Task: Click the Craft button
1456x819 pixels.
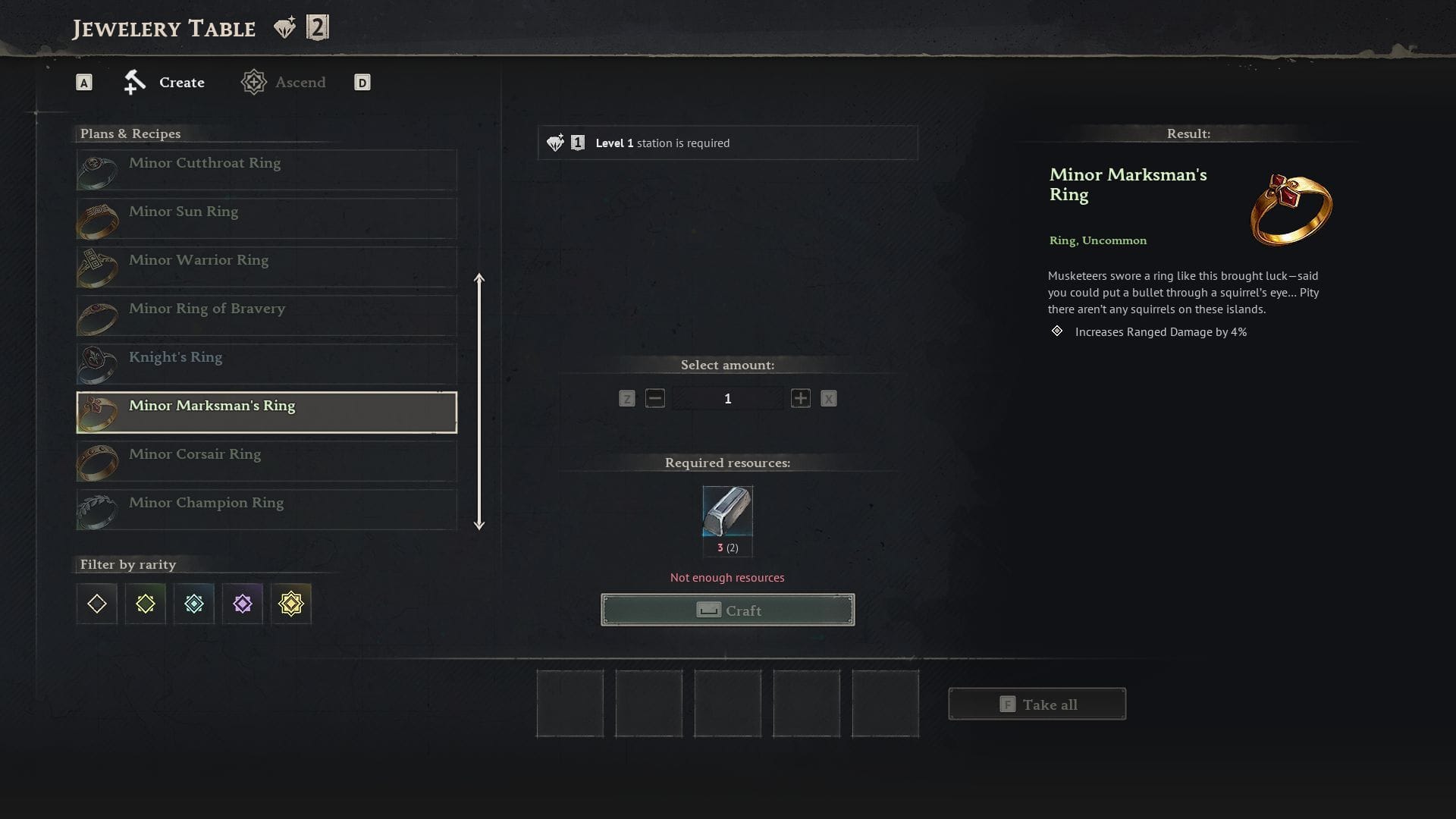Action: tap(727, 610)
